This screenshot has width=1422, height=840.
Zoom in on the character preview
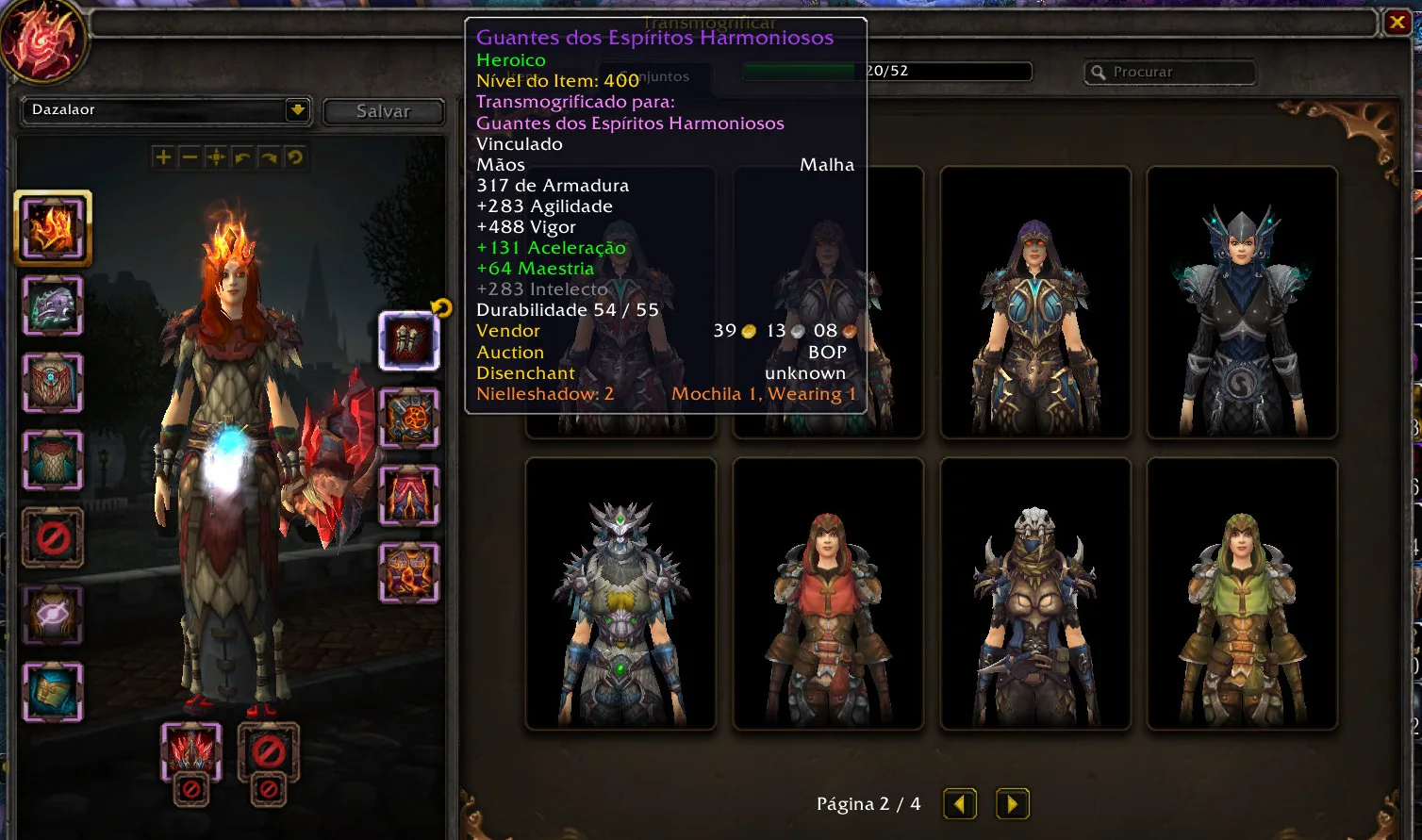coord(162,156)
